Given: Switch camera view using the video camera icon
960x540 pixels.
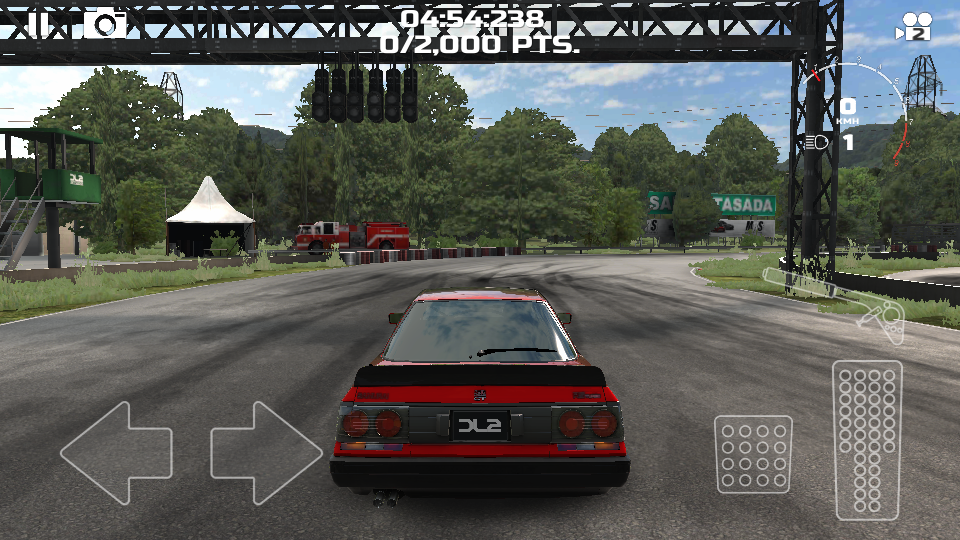Looking at the screenshot, I should coord(914,26).
